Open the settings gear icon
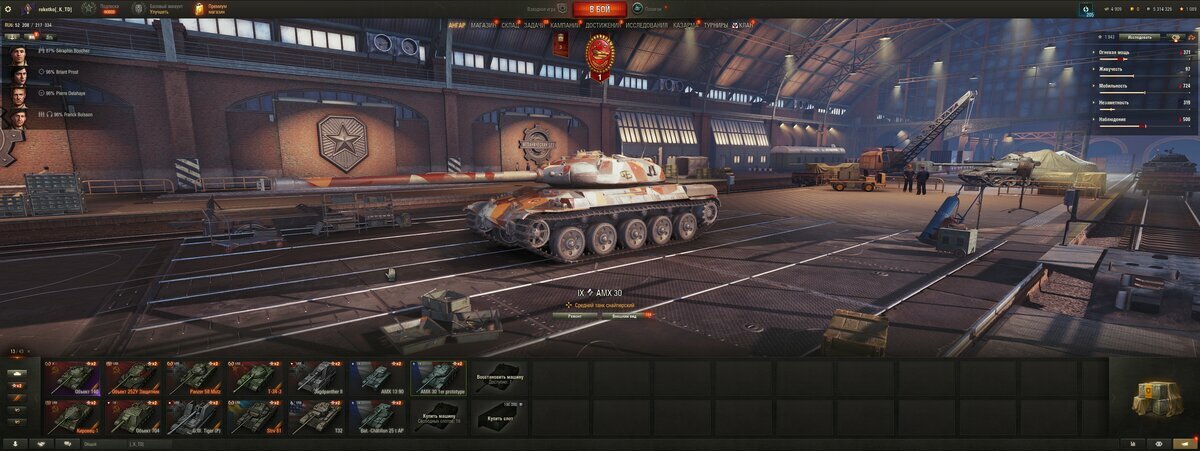 tap(8, 9)
